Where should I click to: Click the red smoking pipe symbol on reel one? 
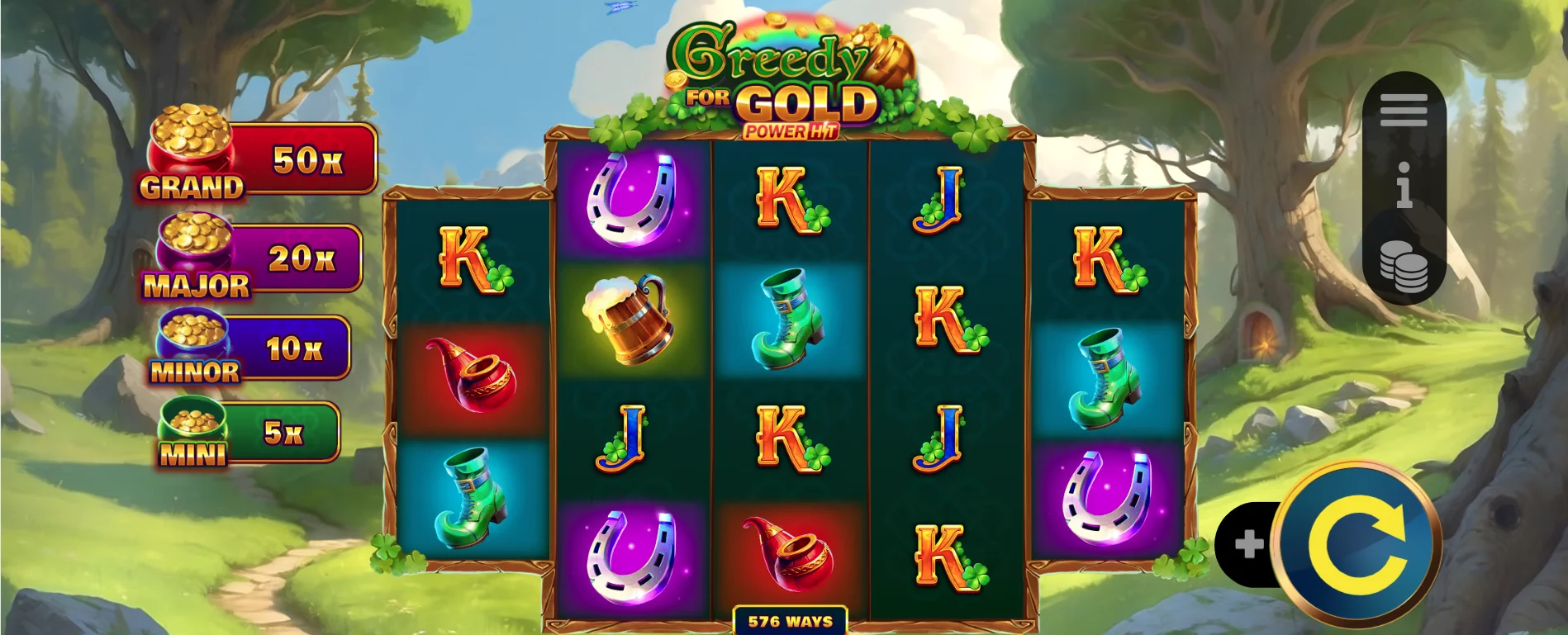point(469,373)
